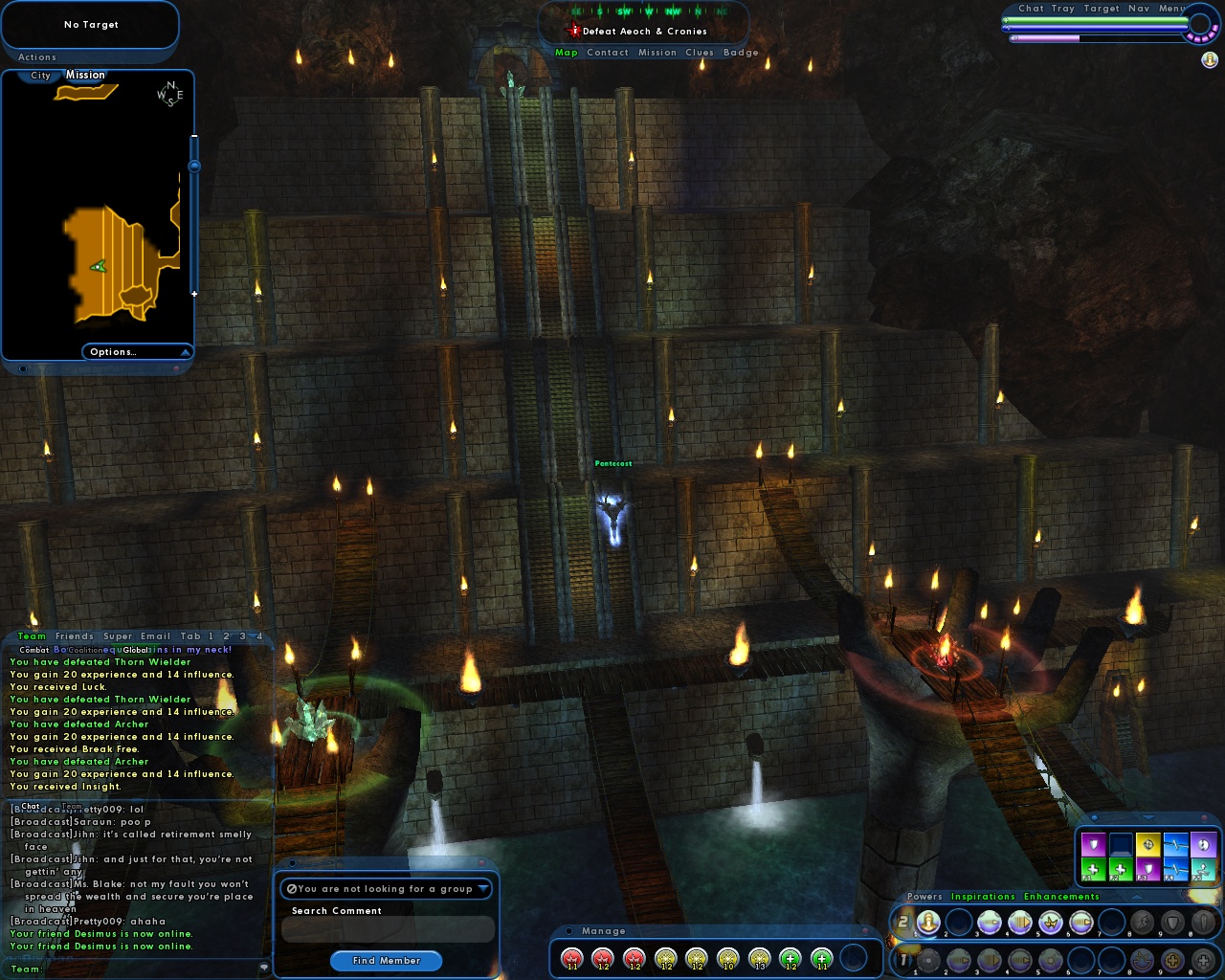The image size is (1225, 980).
Task: Open the Inspirations tab above power tray
Action: click(983, 897)
